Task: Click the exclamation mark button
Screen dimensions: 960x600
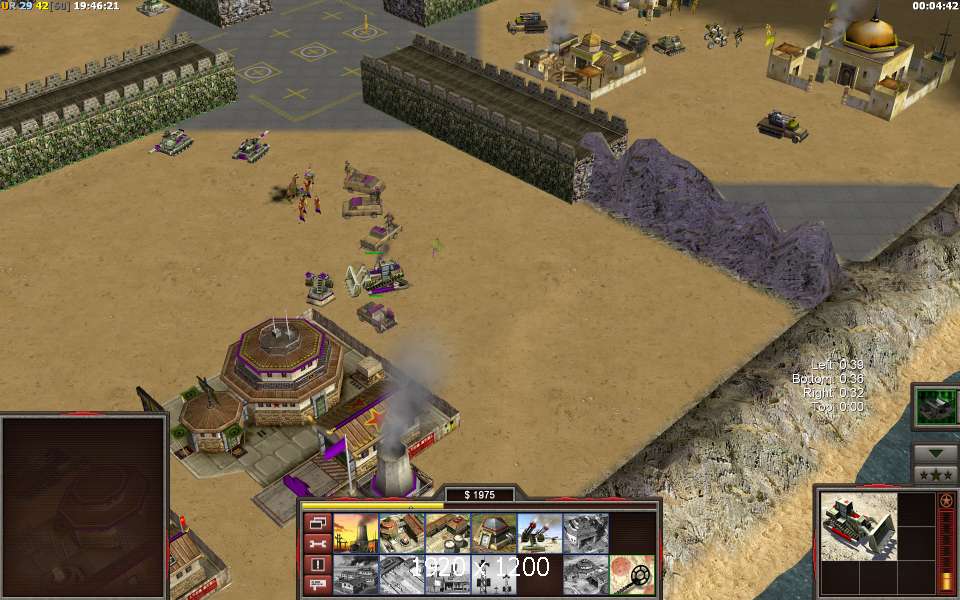Action: (317, 565)
